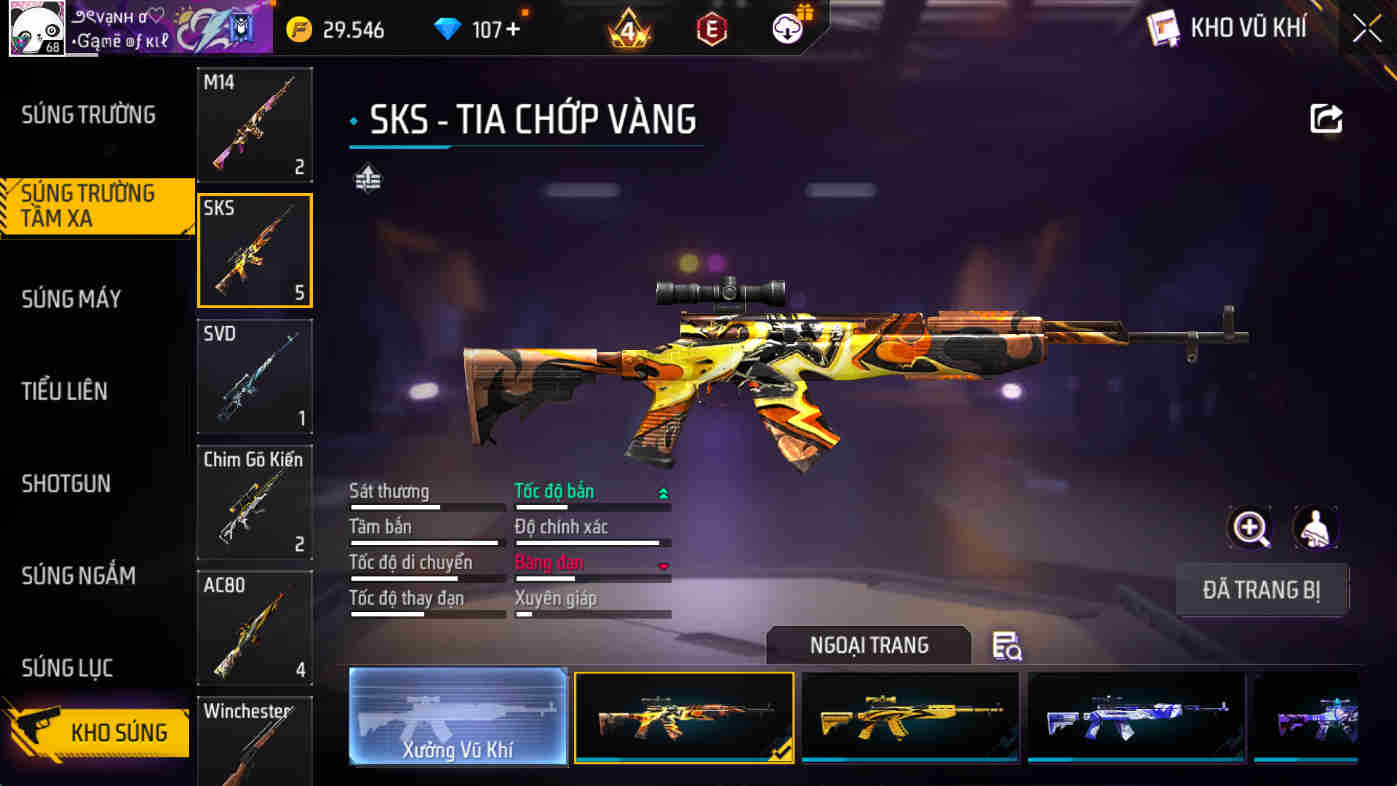The height and width of the screenshot is (786, 1397).
Task: Select the magnifier zoom preview icon
Action: coord(1250,527)
